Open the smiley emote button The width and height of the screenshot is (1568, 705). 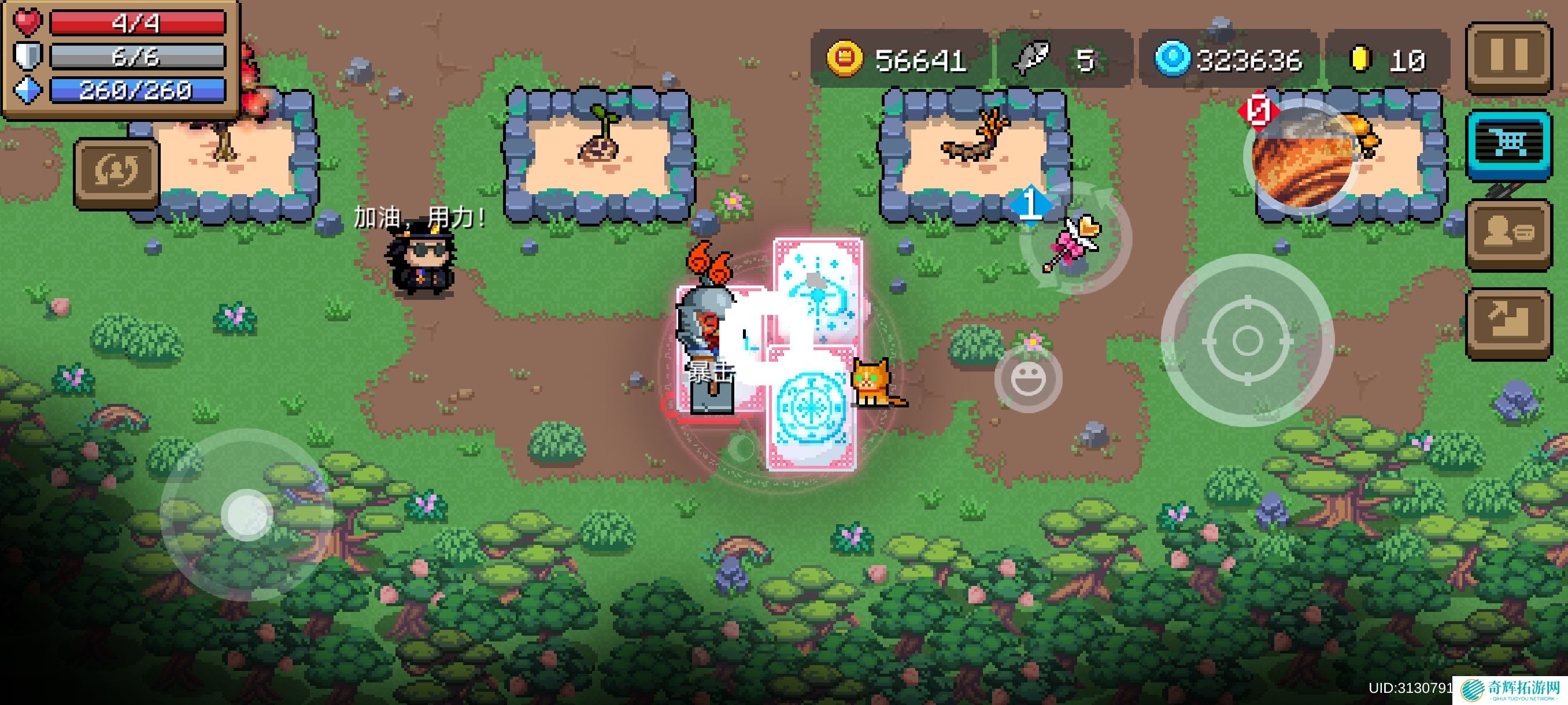(x=1028, y=379)
